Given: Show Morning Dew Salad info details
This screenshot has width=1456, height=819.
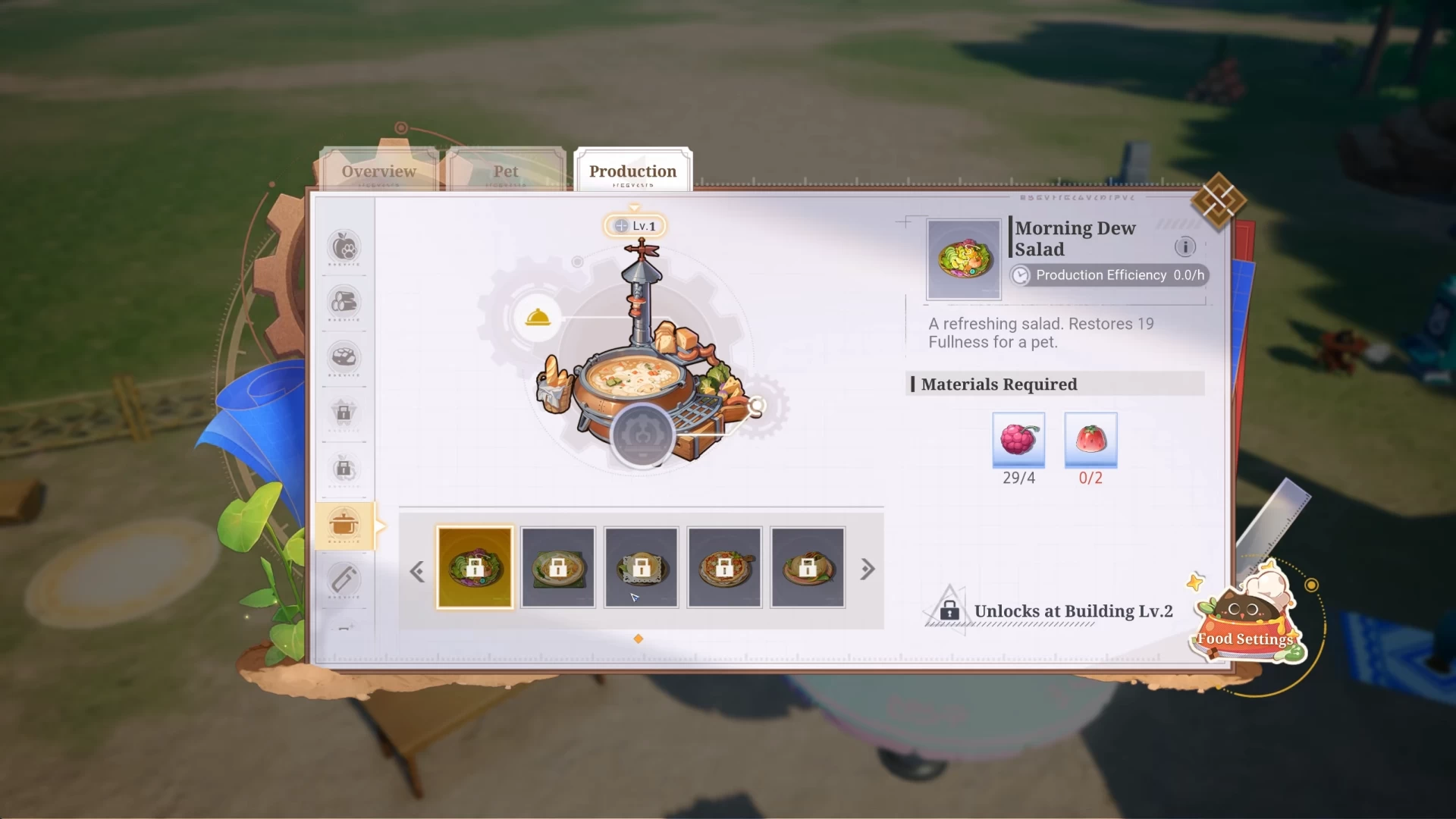Looking at the screenshot, I should 1185,246.
